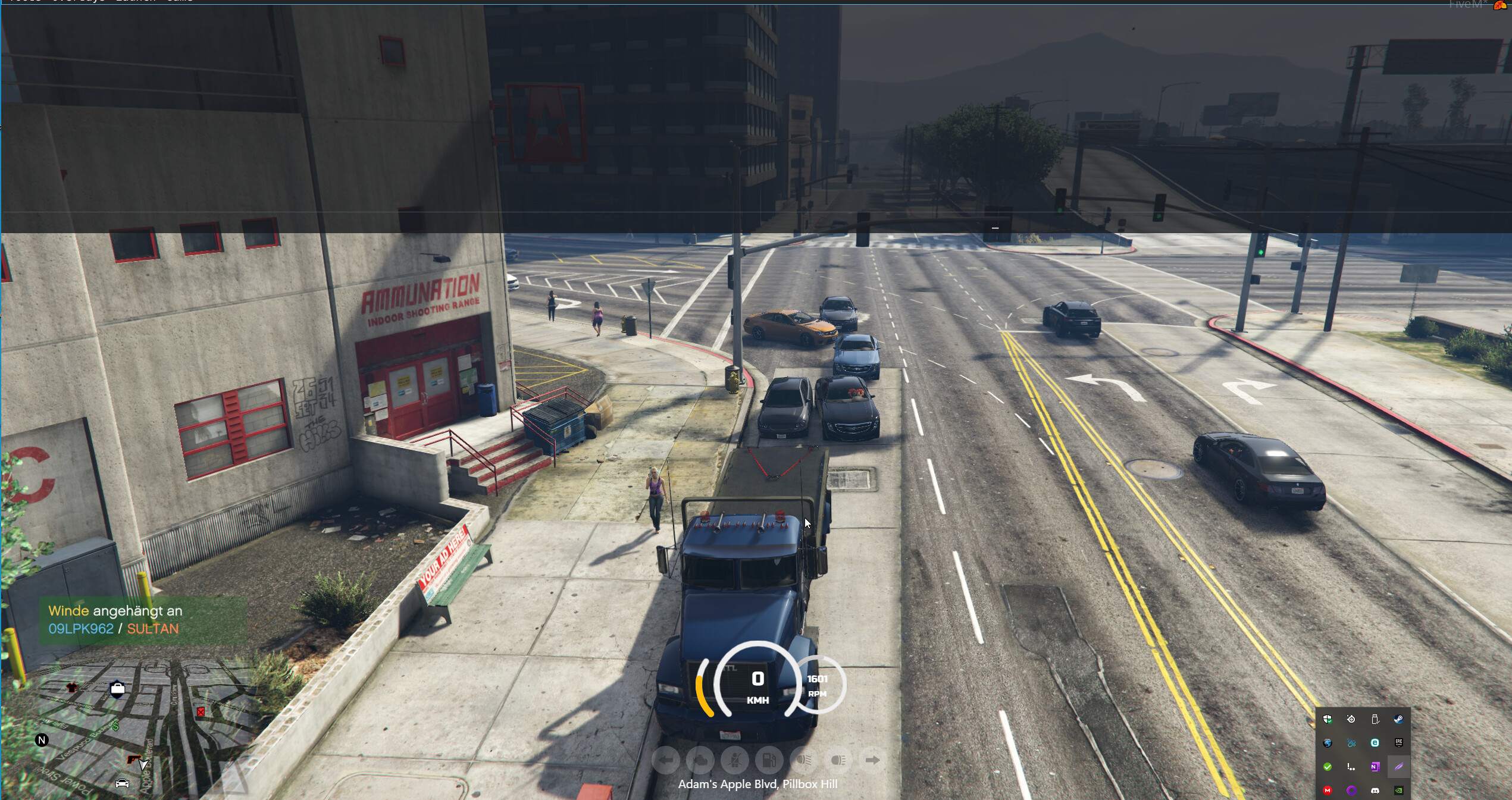Toggle the high beam headlight icon
The height and width of the screenshot is (800, 1512).
coord(838,760)
